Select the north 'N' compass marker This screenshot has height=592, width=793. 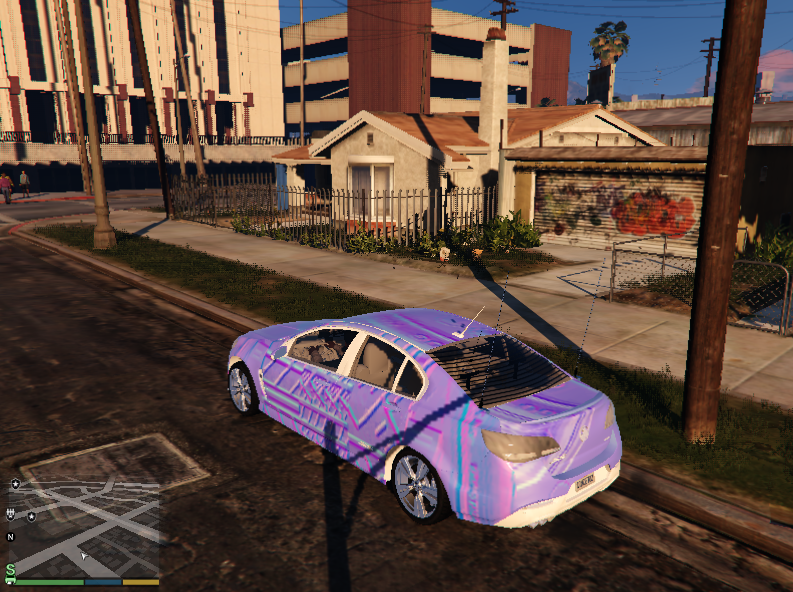11,537
